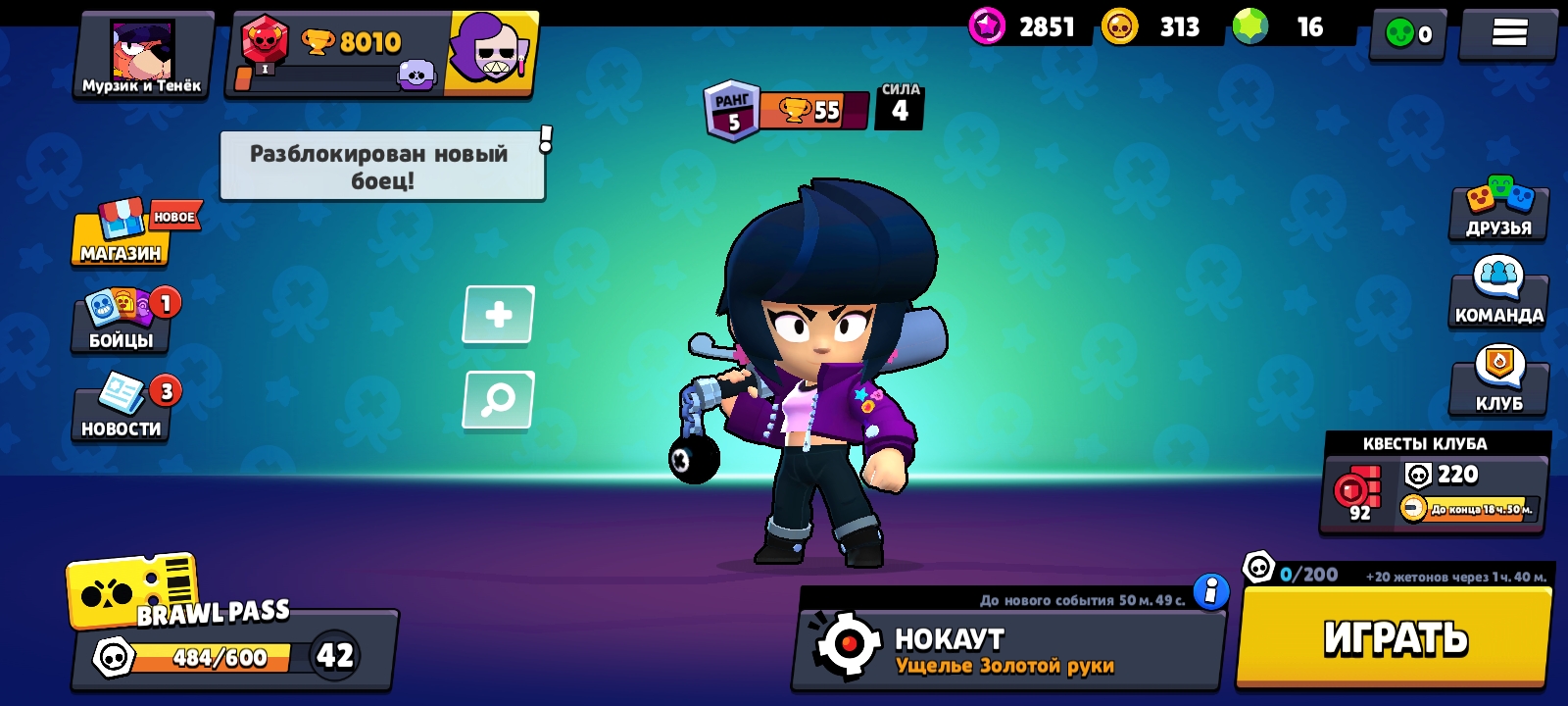Open the hamburger main menu
Viewport: 1568px width, 706px height.
click(x=1508, y=33)
